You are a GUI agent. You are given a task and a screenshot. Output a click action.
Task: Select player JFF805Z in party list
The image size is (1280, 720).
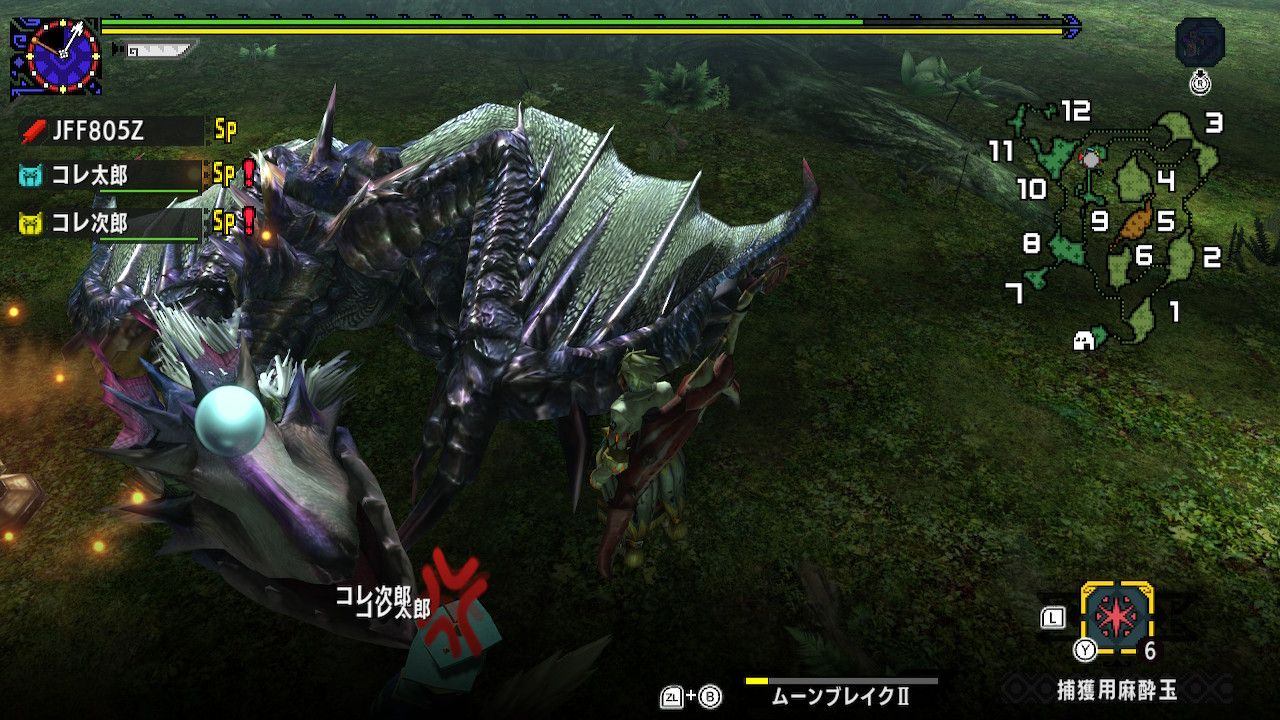coord(110,130)
